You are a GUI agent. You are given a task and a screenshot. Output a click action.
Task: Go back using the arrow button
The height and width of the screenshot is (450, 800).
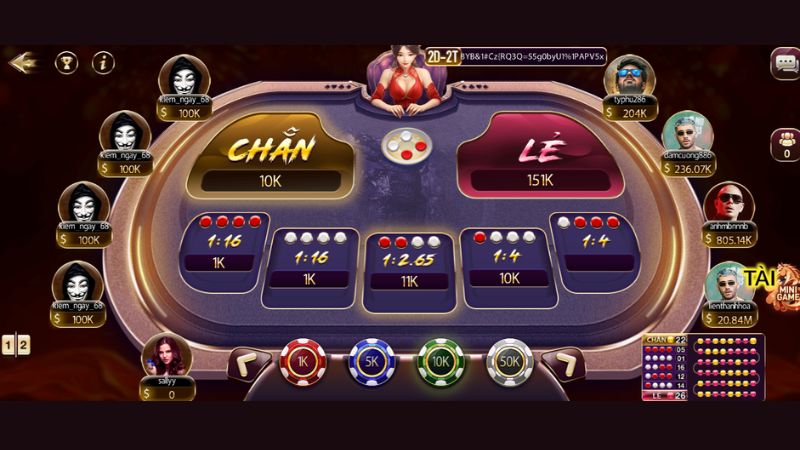[21, 62]
